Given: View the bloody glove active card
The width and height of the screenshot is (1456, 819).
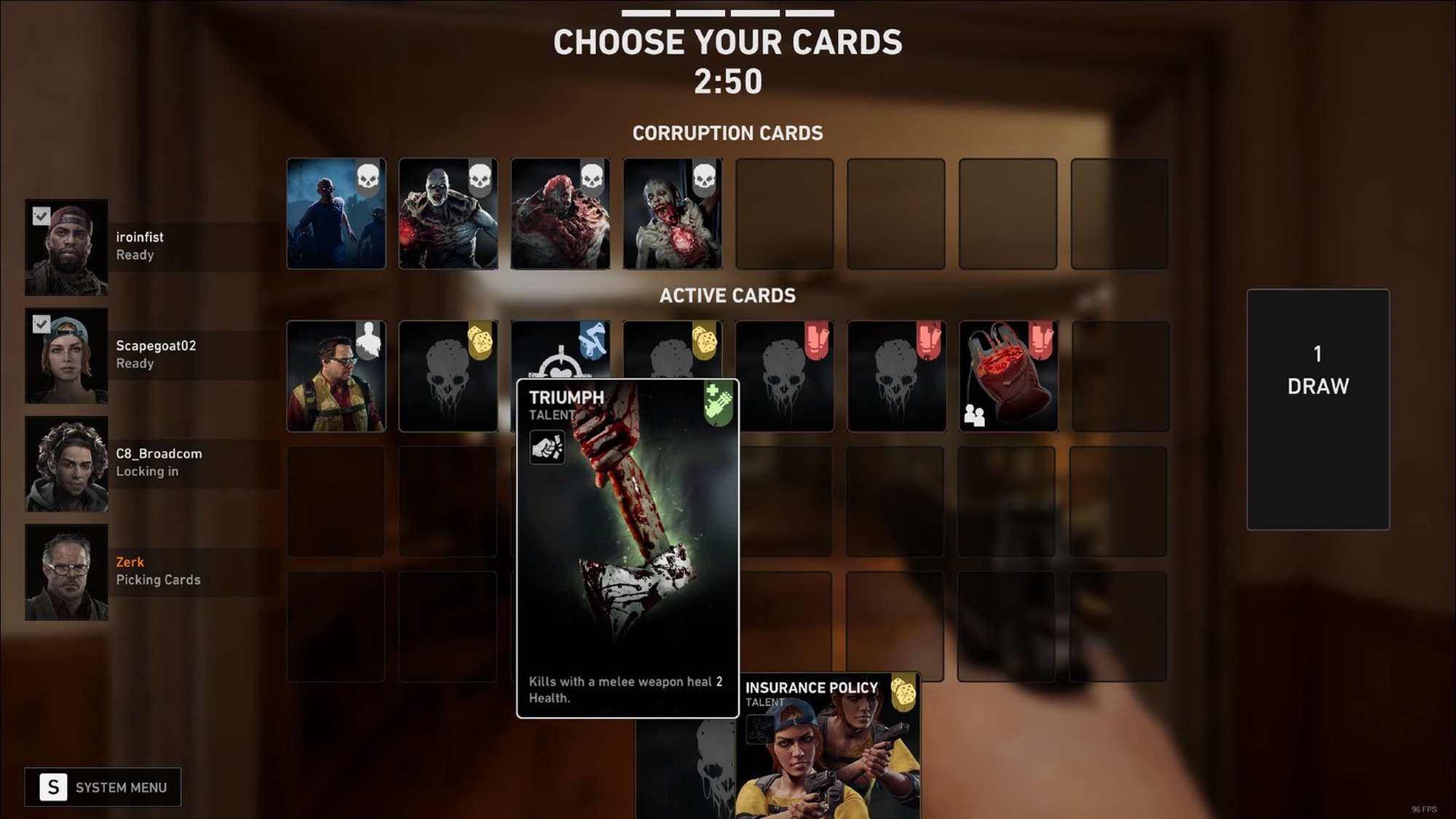Looking at the screenshot, I should point(1008,376).
